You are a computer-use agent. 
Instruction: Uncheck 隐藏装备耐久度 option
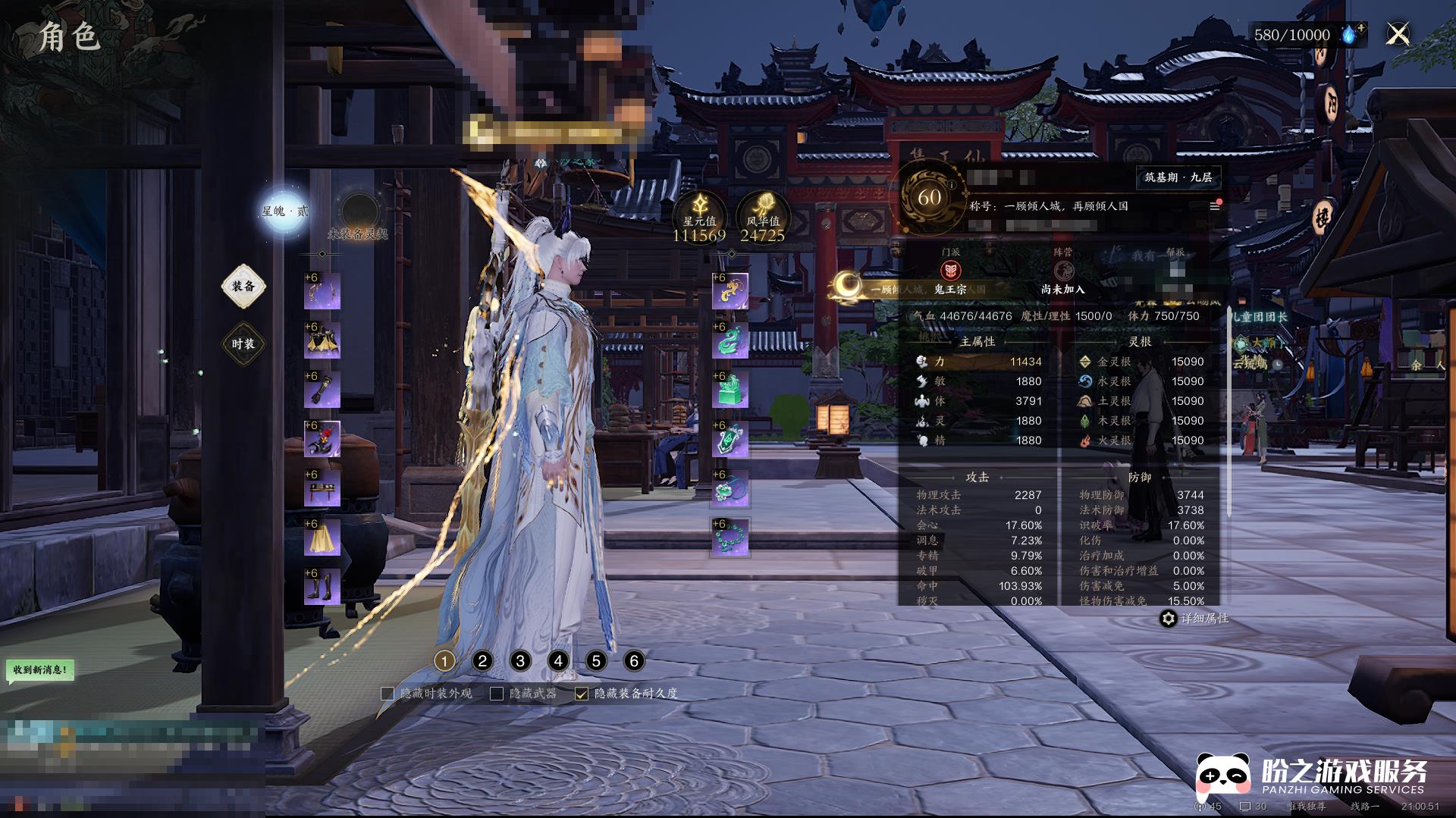pos(582,694)
